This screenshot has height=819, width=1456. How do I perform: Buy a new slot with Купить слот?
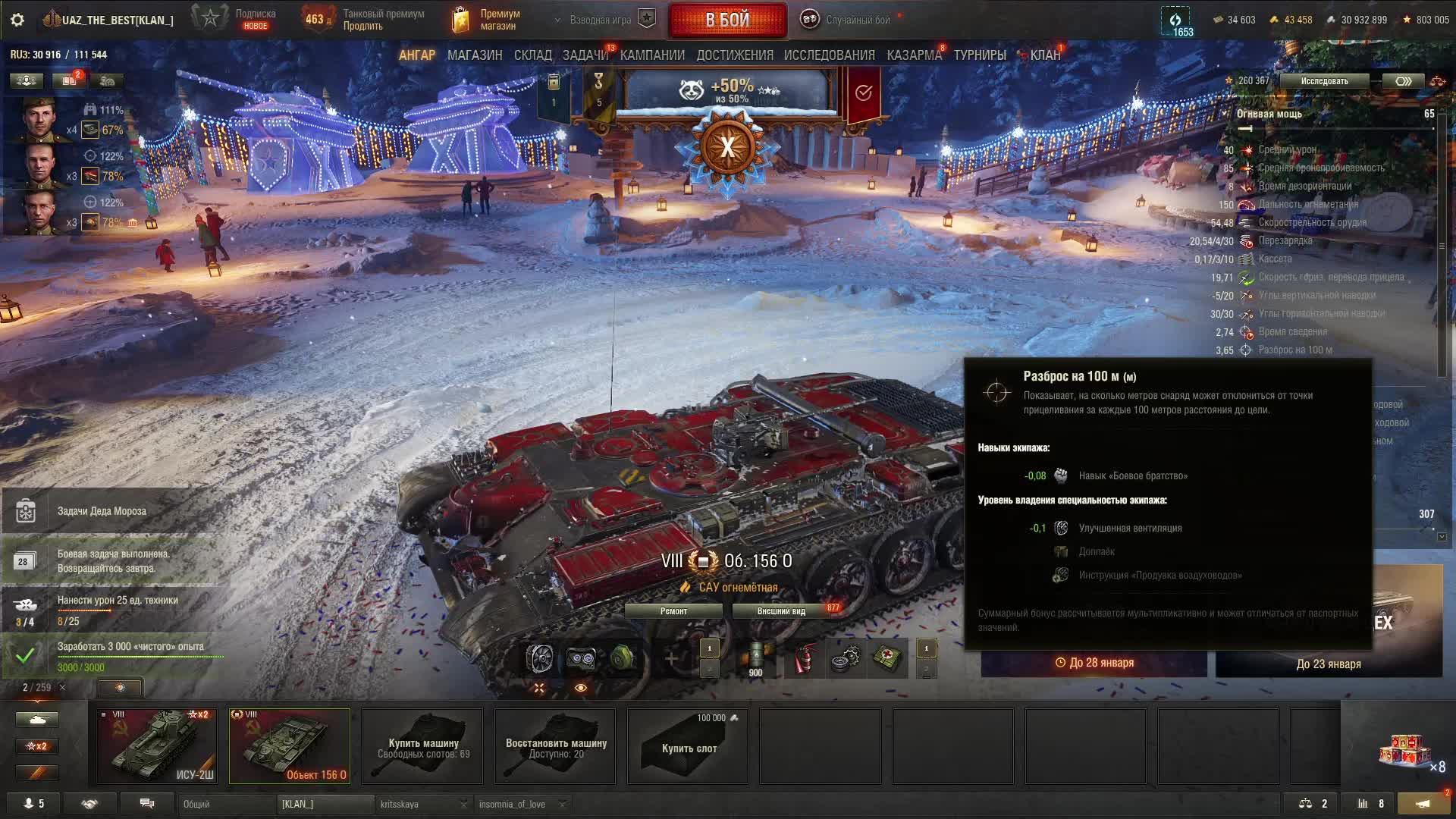click(x=689, y=747)
